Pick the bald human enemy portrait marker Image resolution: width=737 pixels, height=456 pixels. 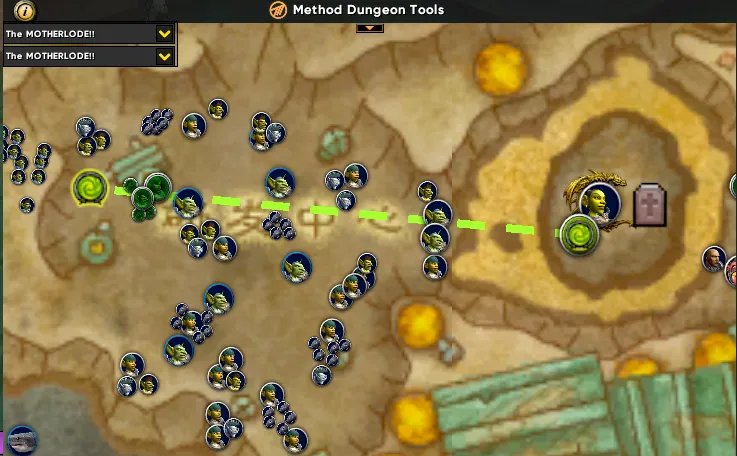click(713, 259)
